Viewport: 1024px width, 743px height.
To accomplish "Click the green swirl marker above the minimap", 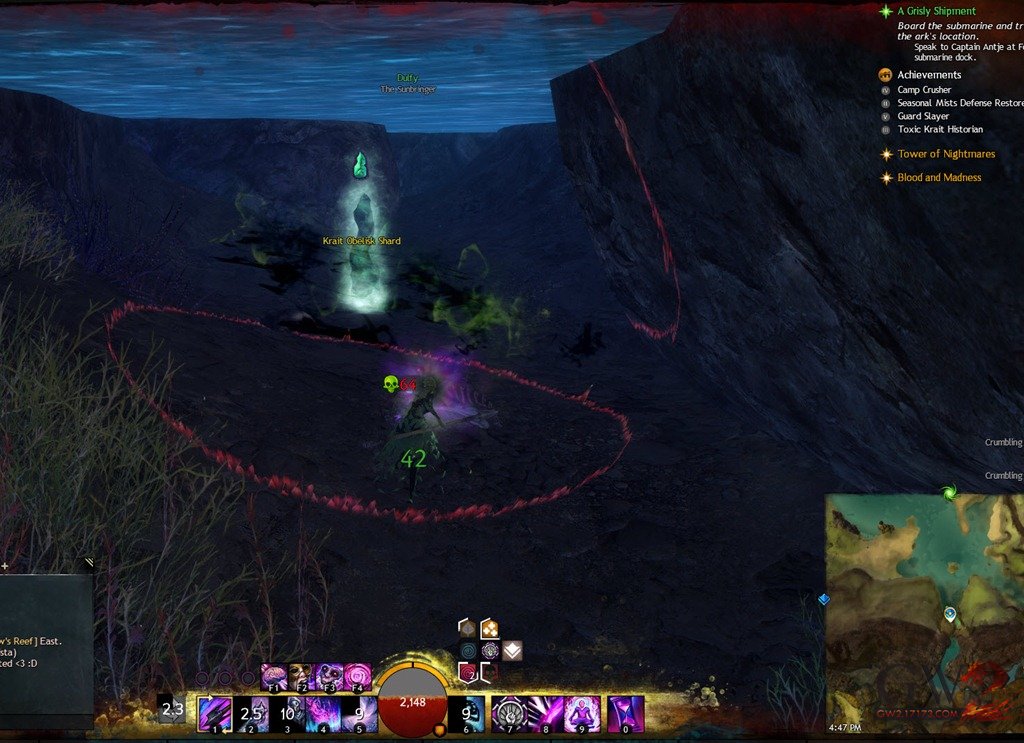I will (948, 492).
